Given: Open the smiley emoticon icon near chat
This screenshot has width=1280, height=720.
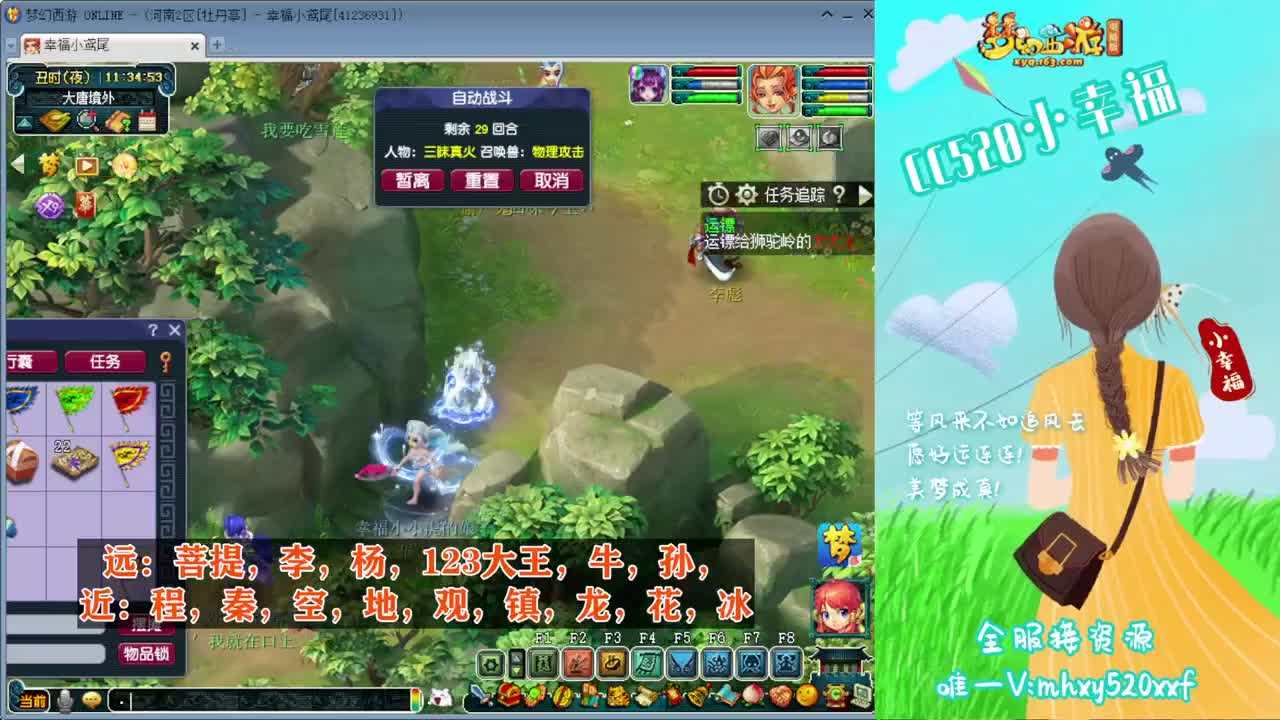Looking at the screenshot, I should tap(91, 700).
